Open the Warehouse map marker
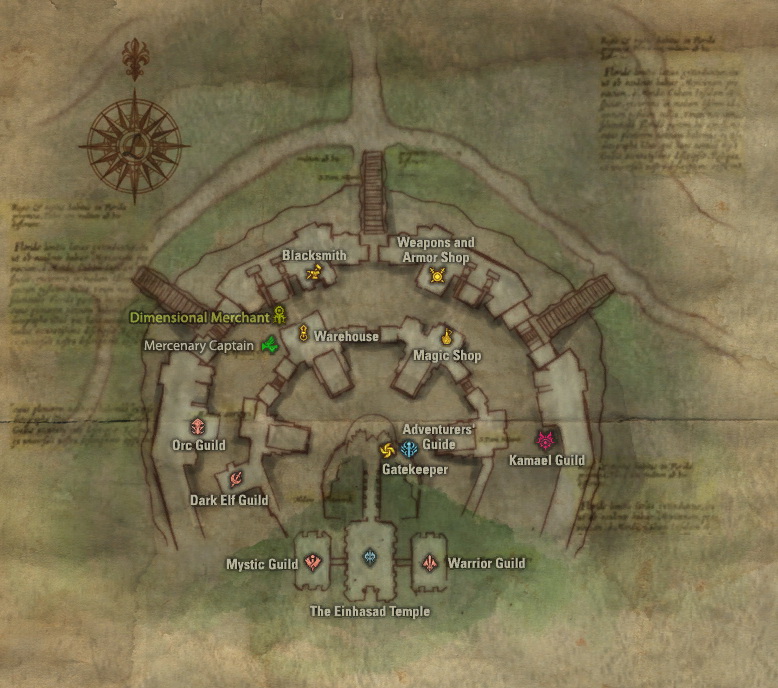Screen dimensions: 778x688 click(302, 335)
